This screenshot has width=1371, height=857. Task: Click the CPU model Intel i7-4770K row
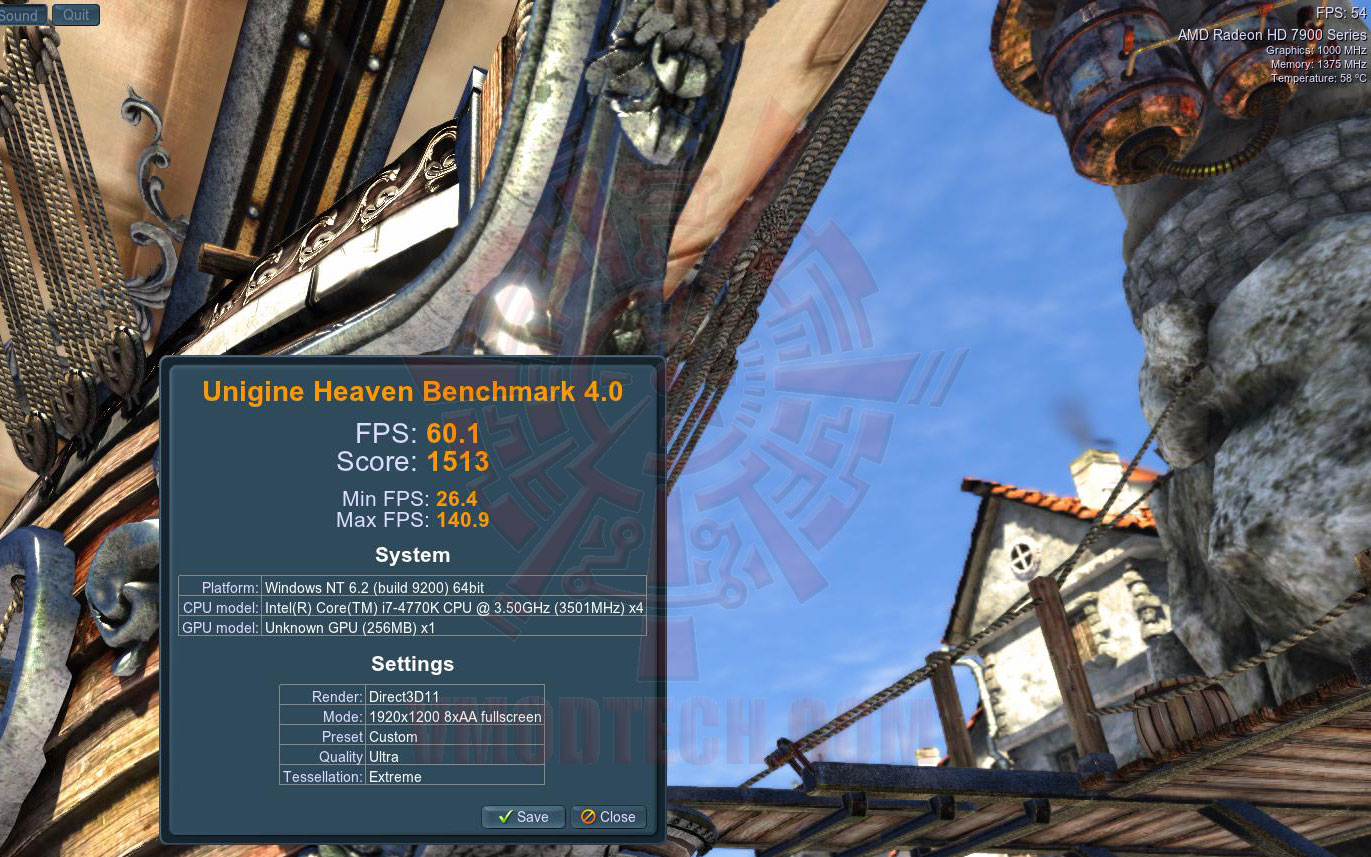[x=413, y=608]
